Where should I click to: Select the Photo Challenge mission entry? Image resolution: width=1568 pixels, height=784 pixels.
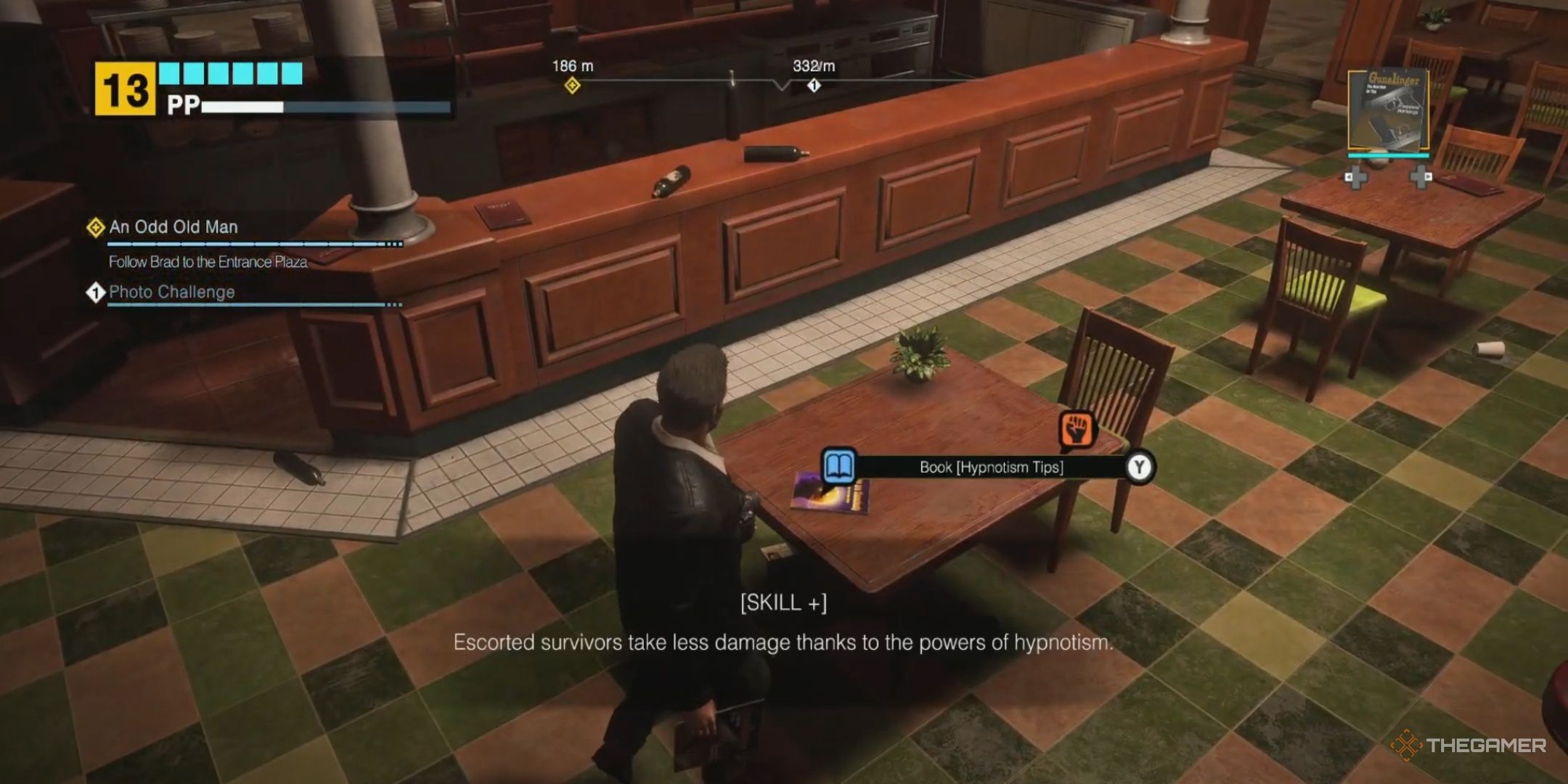coord(171,293)
